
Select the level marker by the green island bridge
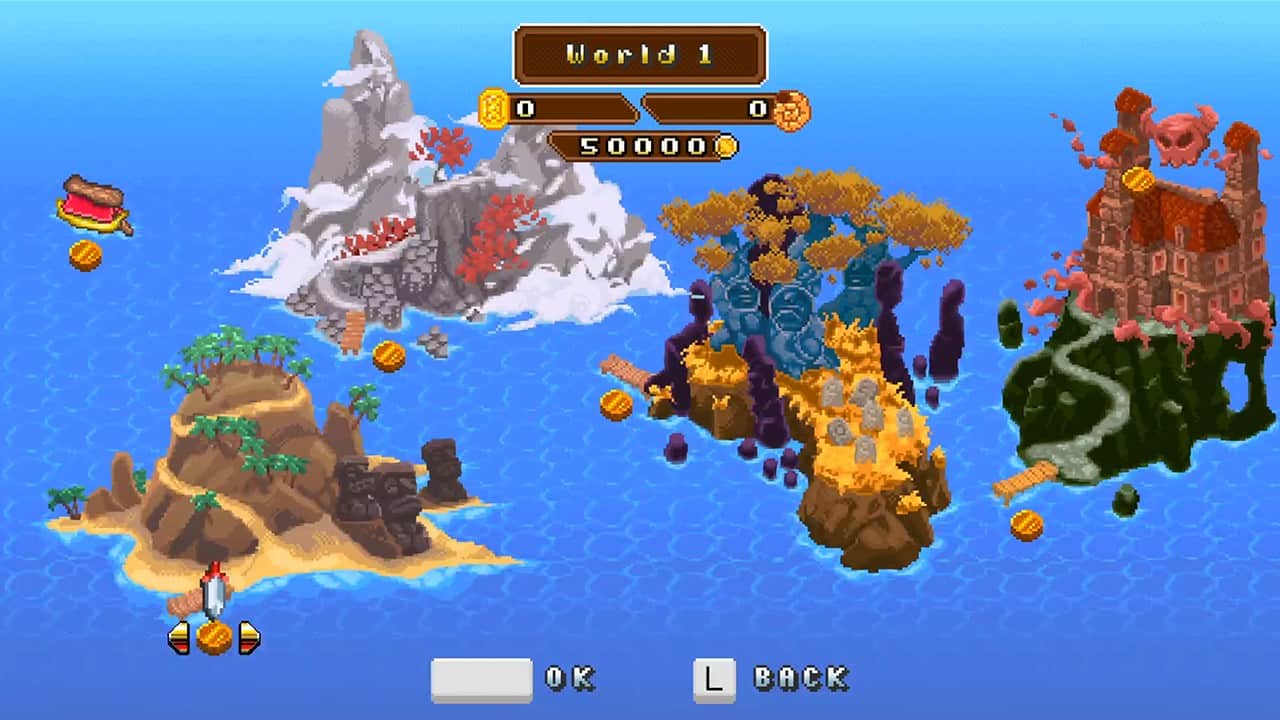click(1027, 525)
